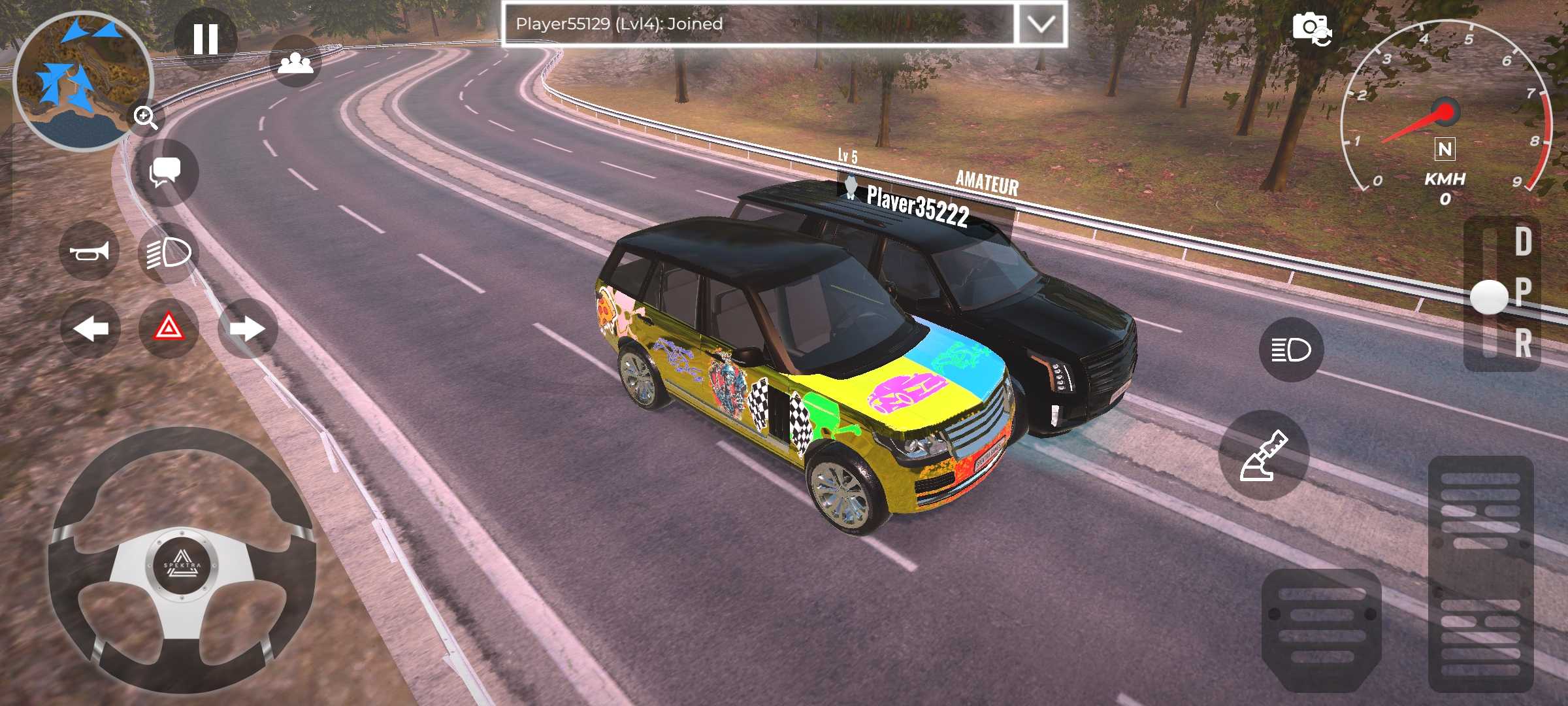Click the steering wheel control
Screen dimensions: 1568x706
coord(182,561)
